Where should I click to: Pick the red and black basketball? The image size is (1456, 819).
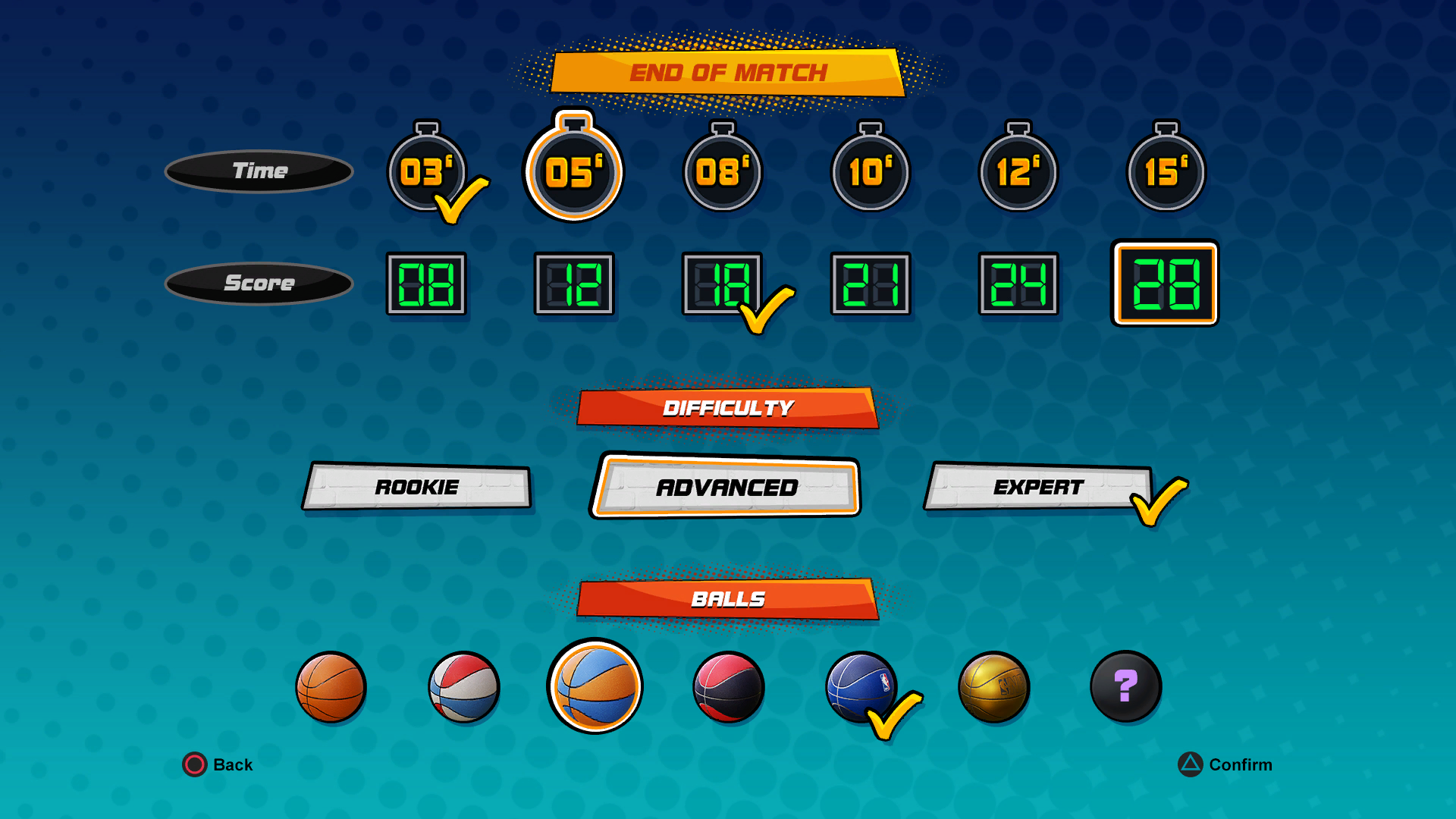pos(728,687)
